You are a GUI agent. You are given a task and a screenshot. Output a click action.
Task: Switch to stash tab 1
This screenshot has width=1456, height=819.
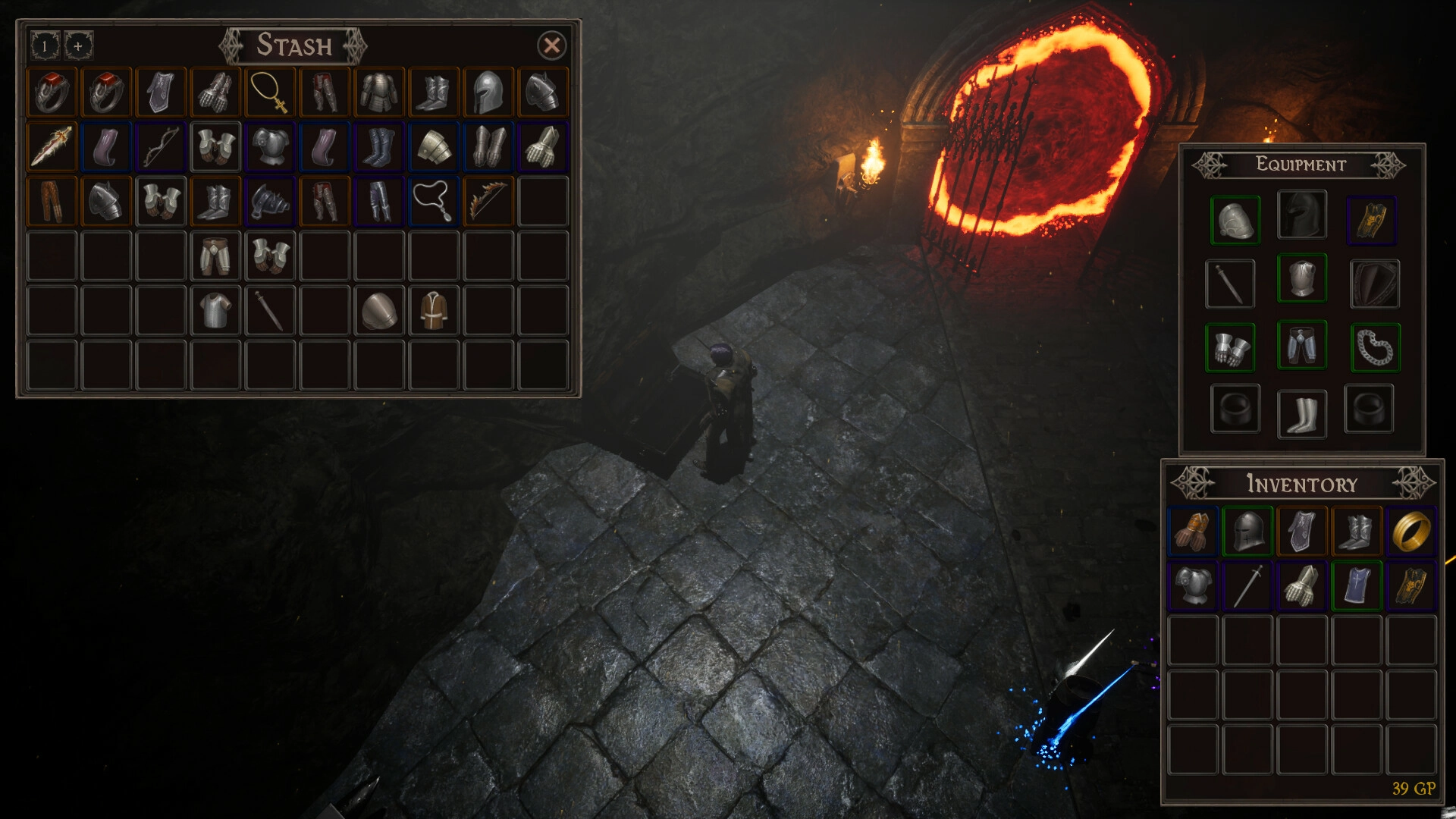coord(45,45)
